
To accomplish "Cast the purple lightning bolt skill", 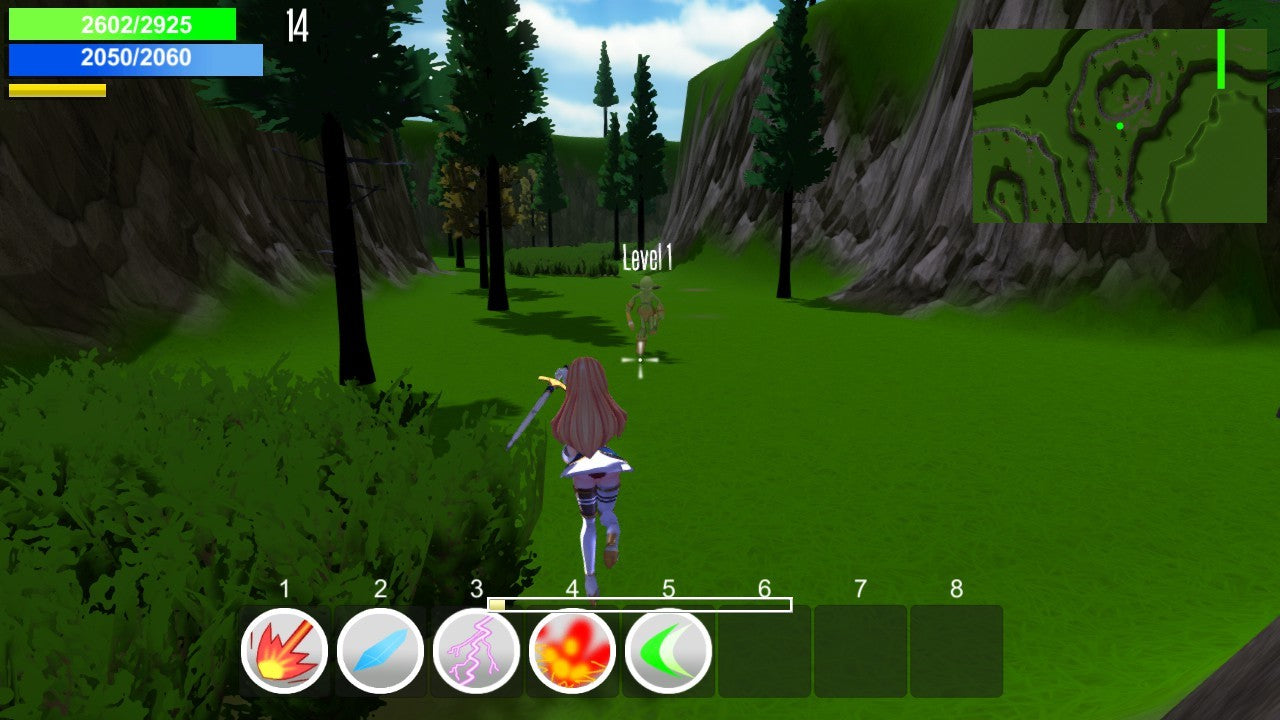I will pos(476,651).
